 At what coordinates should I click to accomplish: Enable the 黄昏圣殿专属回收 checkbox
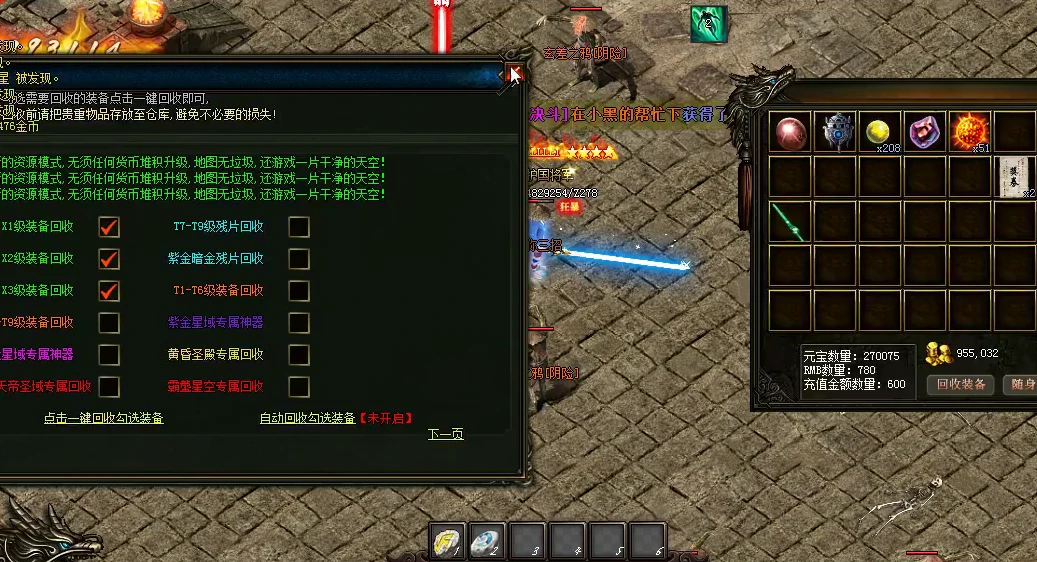(299, 355)
